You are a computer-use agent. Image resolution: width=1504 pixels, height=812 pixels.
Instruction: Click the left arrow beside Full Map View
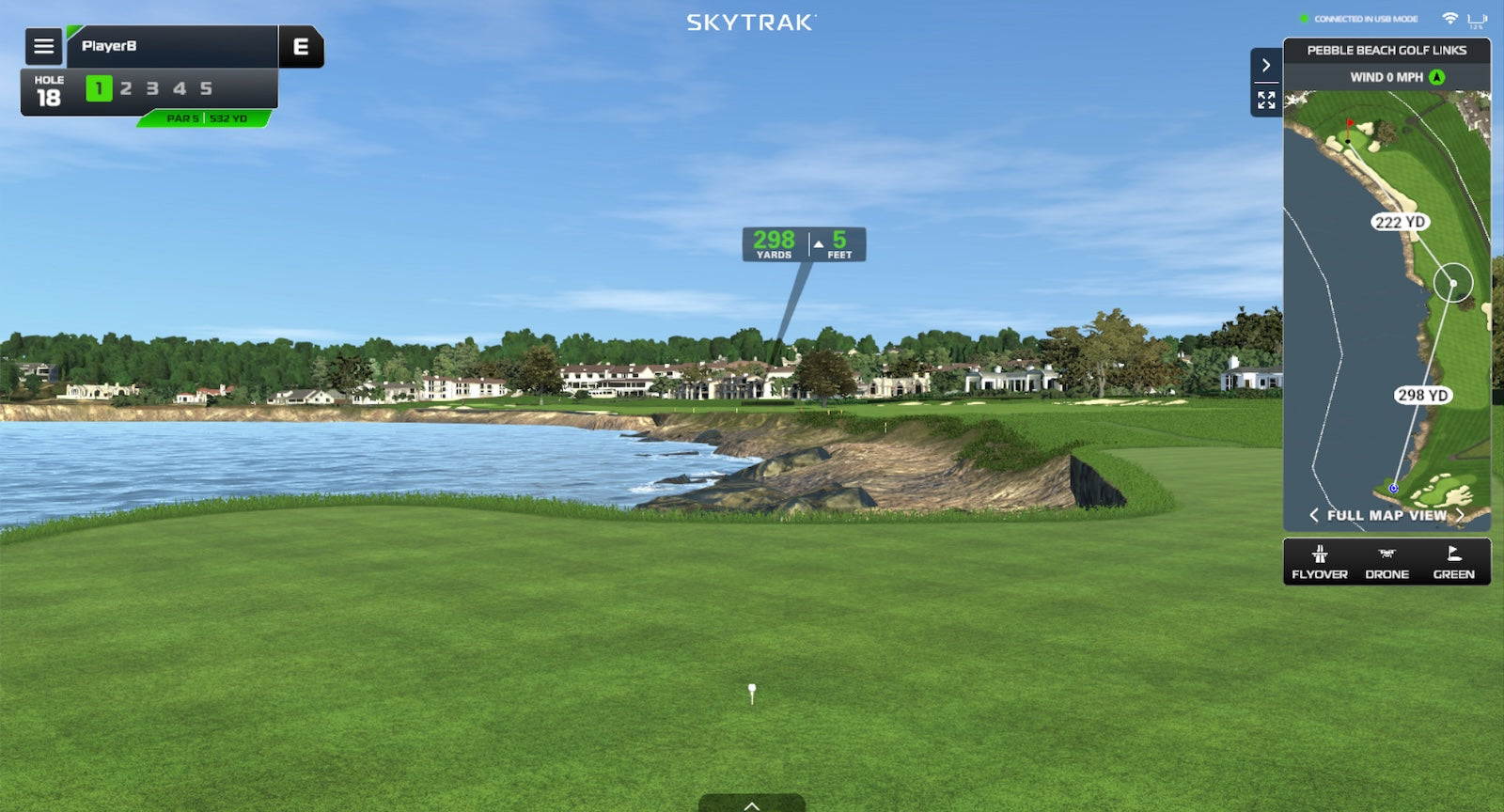pos(1313,515)
